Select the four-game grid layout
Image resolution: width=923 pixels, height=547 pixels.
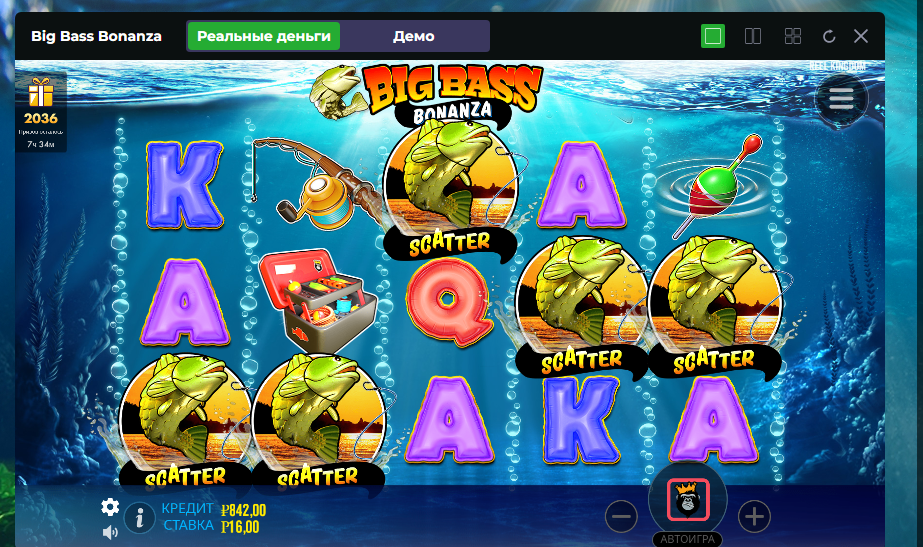pyautogui.click(x=793, y=37)
